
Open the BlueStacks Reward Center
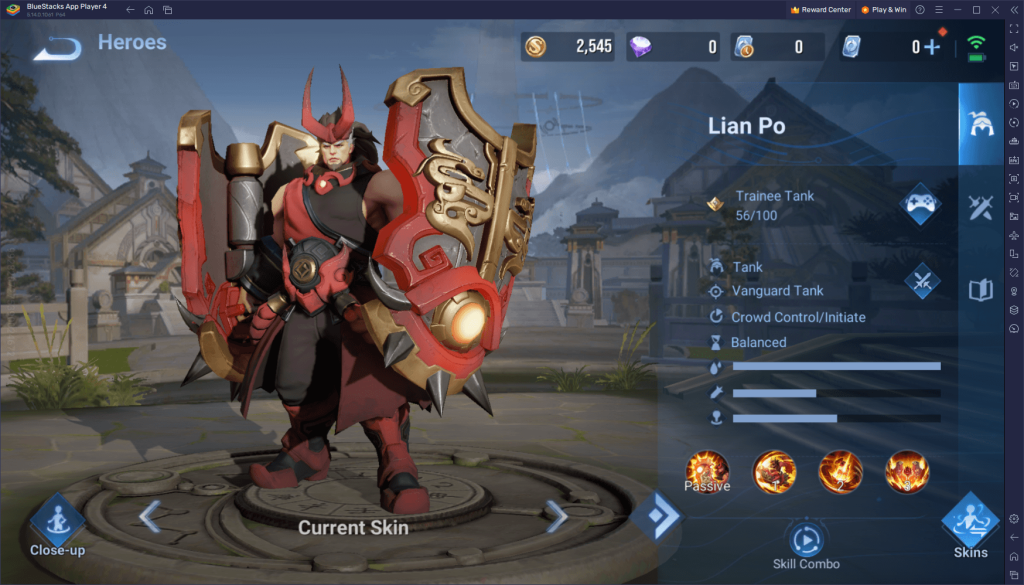tap(820, 9)
